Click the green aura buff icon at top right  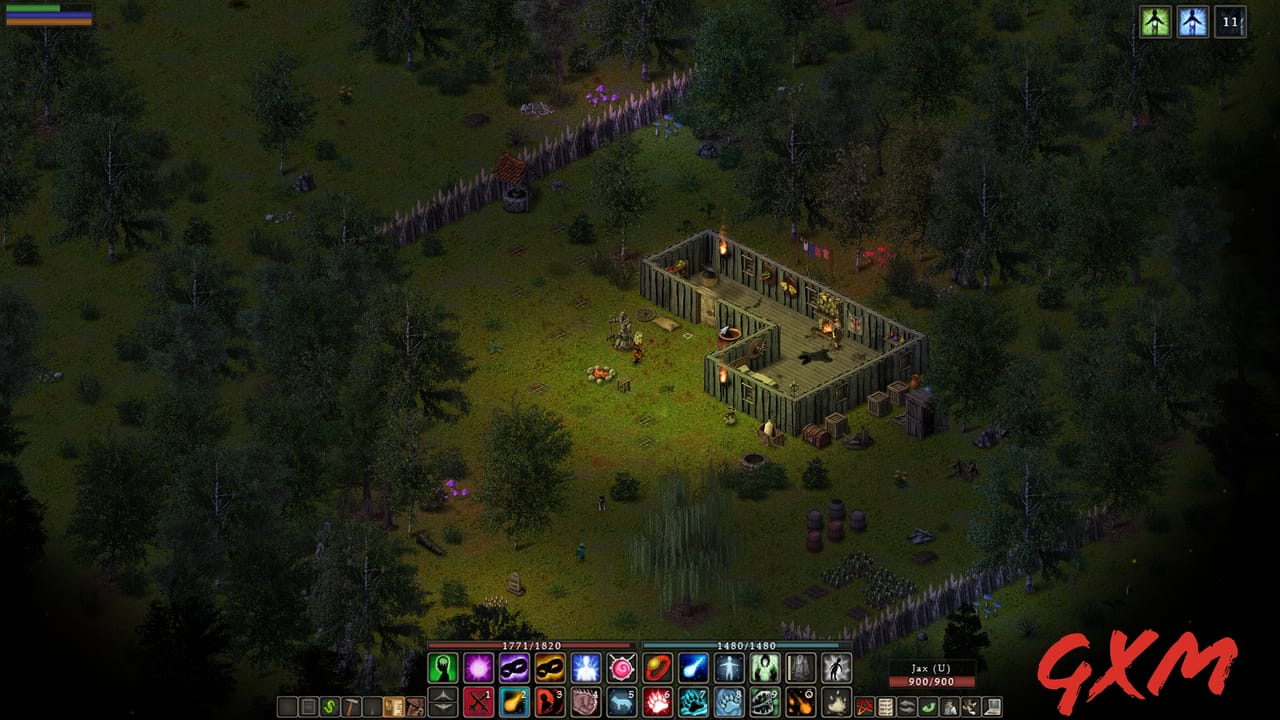(x=1155, y=21)
